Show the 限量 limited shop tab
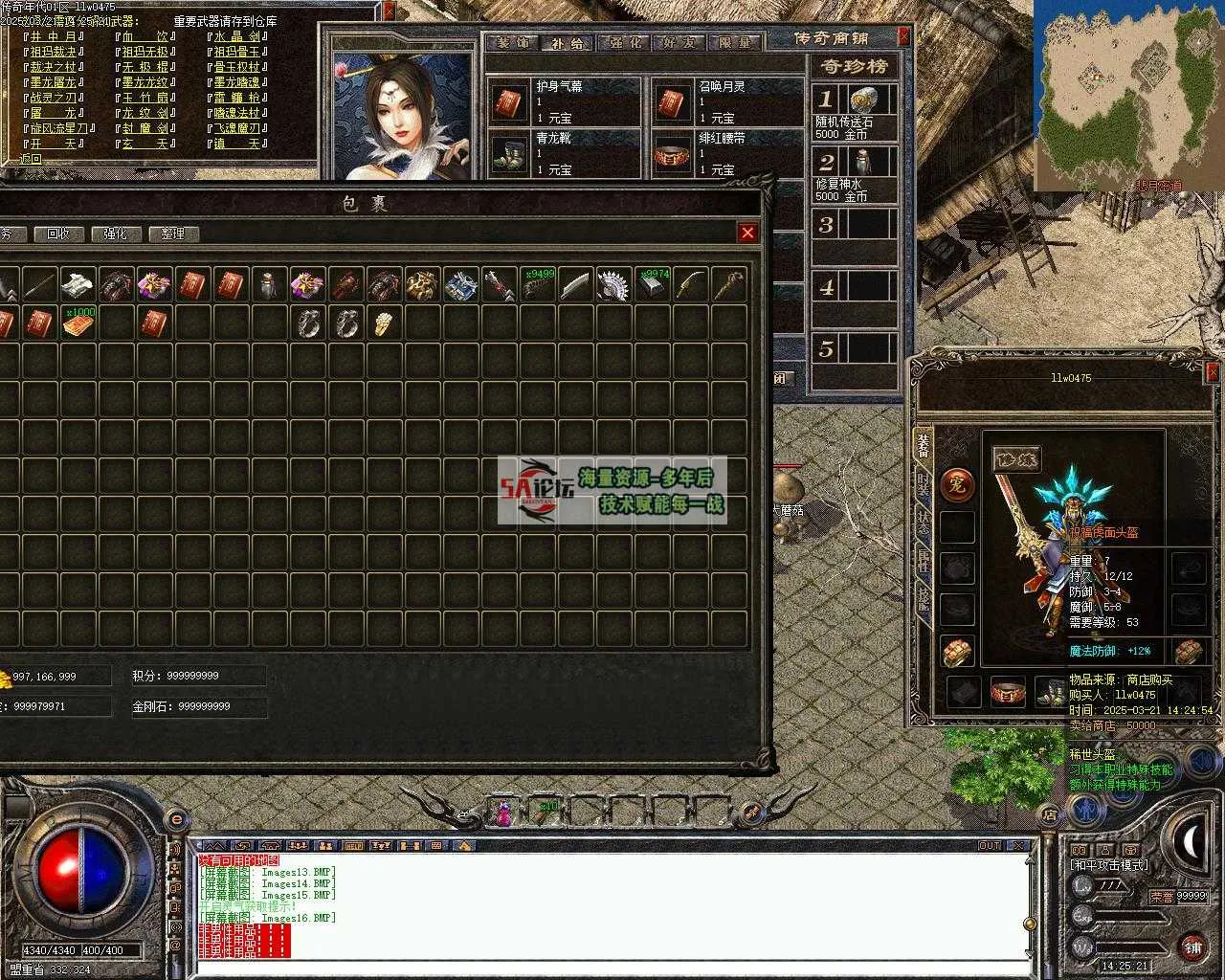Screen dimensions: 1225x980 pos(735,43)
